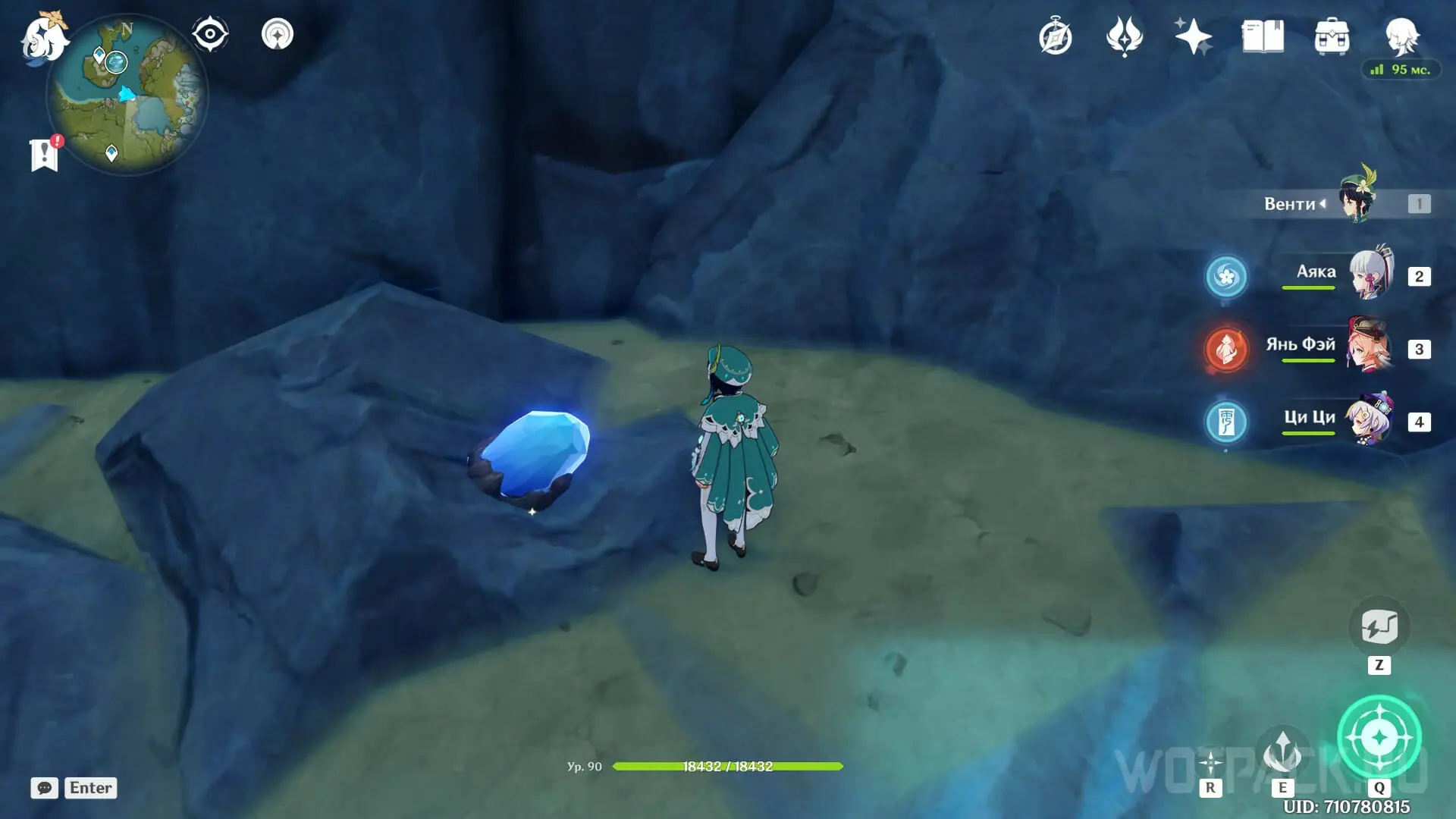Image resolution: width=1456 pixels, height=819 pixels.
Task: Activate Venti's elemental skill icon
Action: tap(1282, 752)
